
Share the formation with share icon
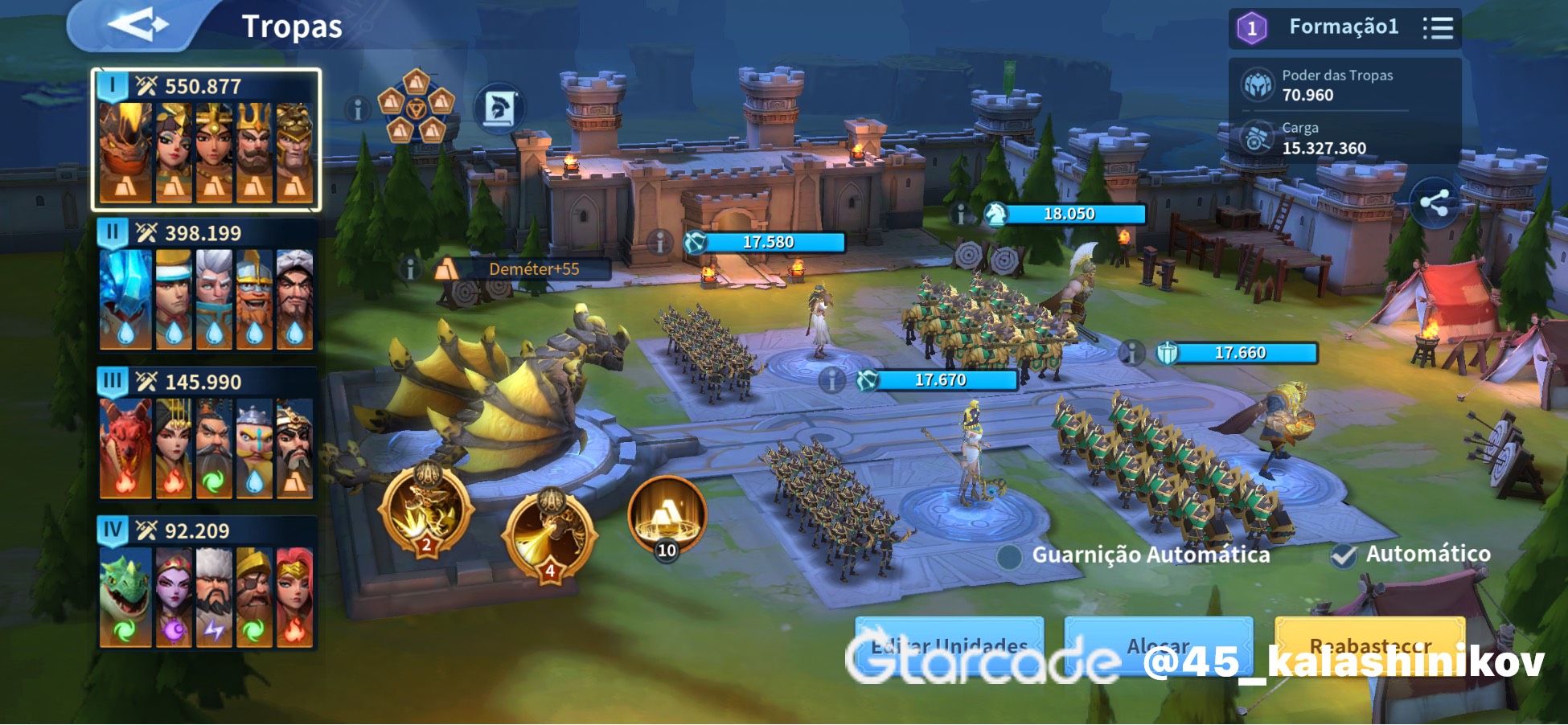click(1435, 203)
